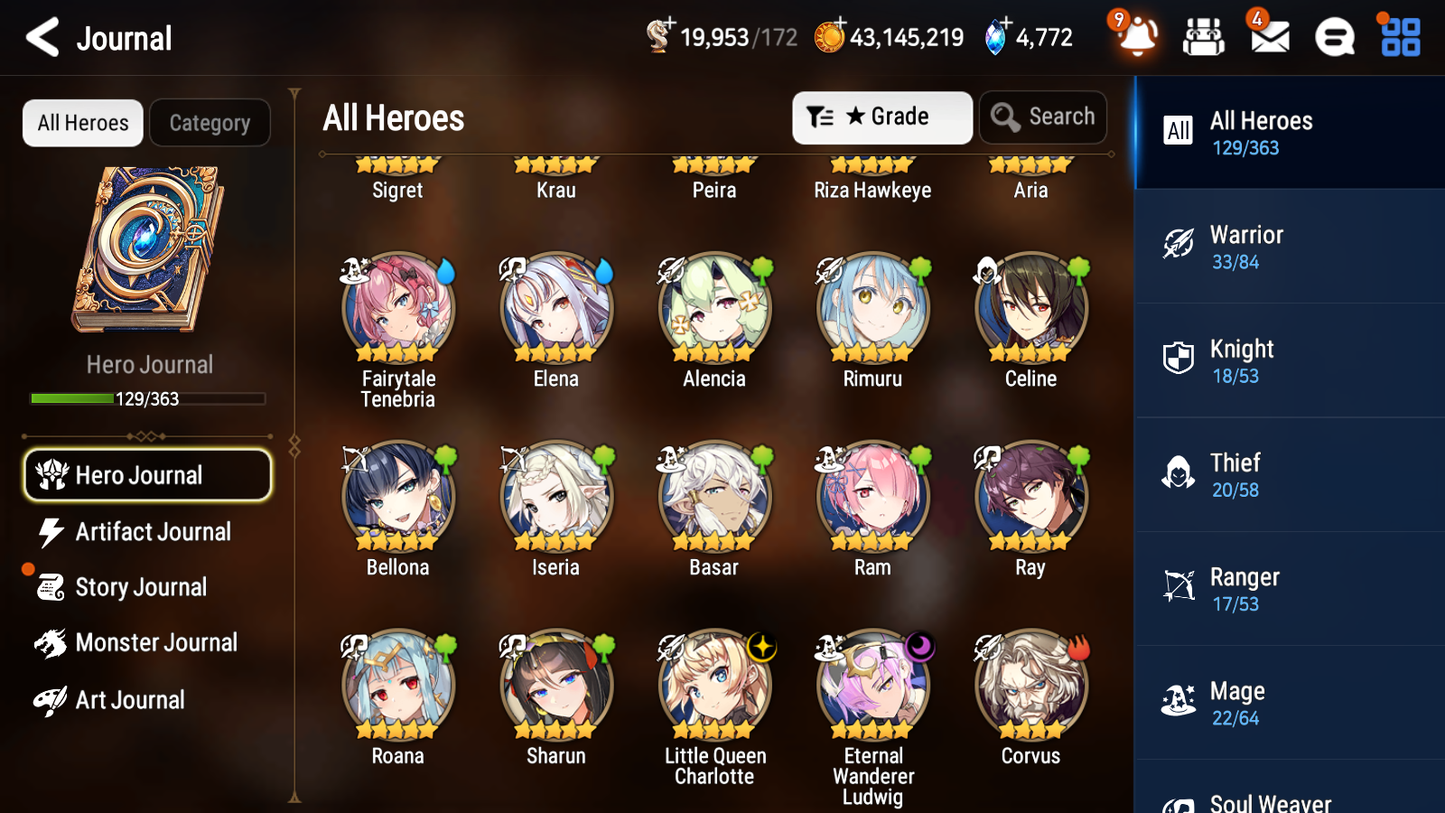Switch to the Category tab
The width and height of the screenshot is (1445, 813).
pyautogui.click(x=210, y=122)
